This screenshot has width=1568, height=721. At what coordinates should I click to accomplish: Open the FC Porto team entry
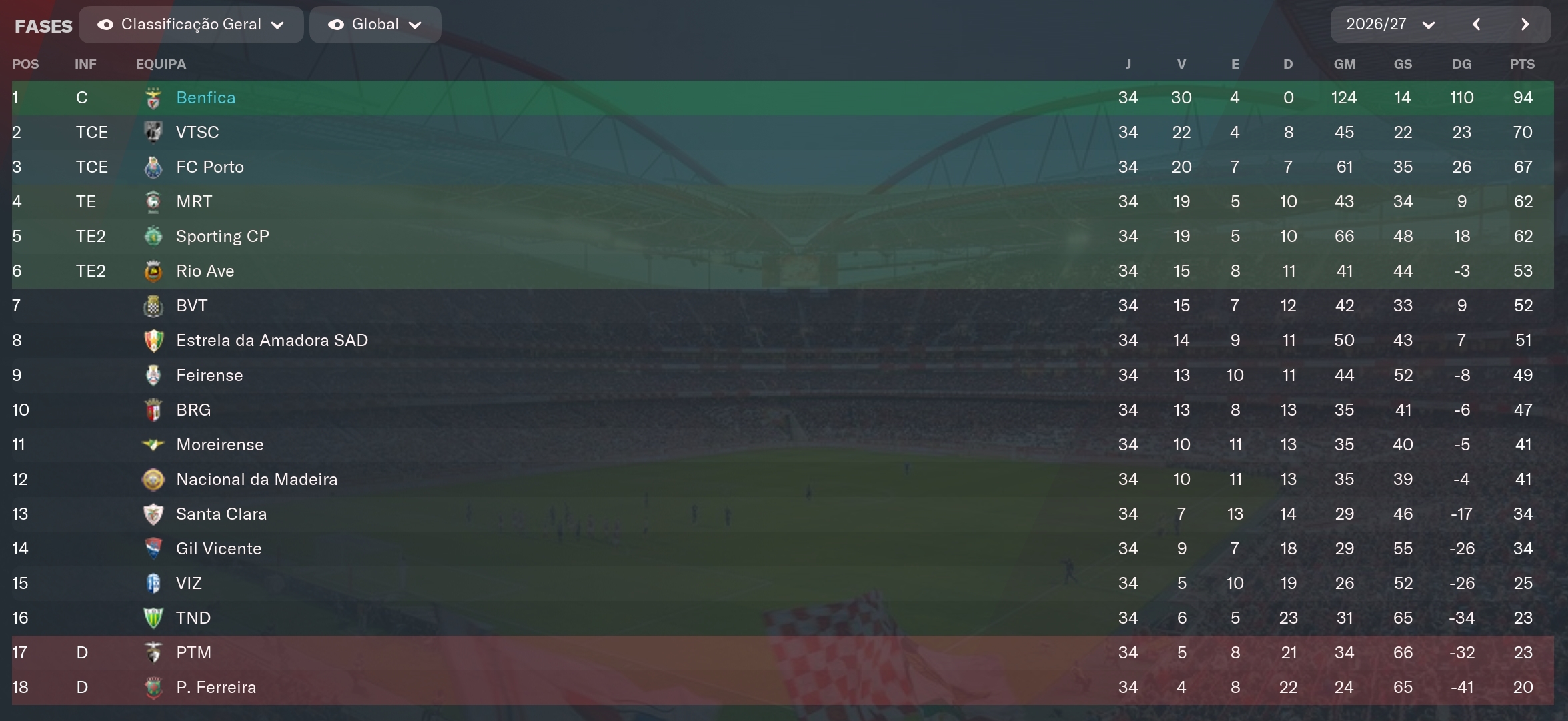[x=209, y=167]
